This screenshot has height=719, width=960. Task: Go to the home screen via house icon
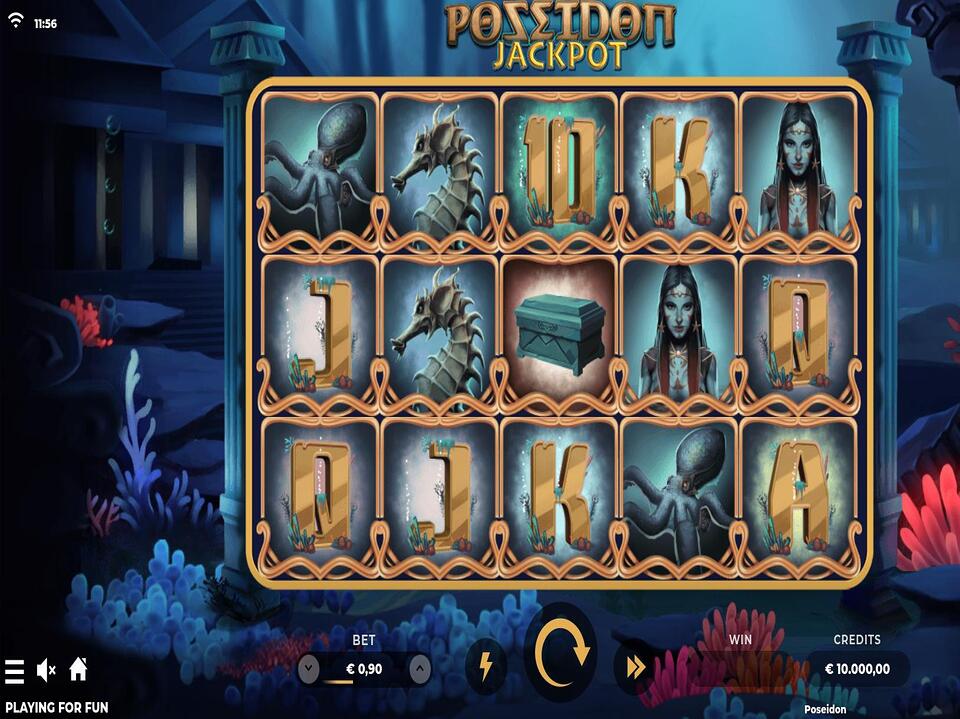(78, 668)
